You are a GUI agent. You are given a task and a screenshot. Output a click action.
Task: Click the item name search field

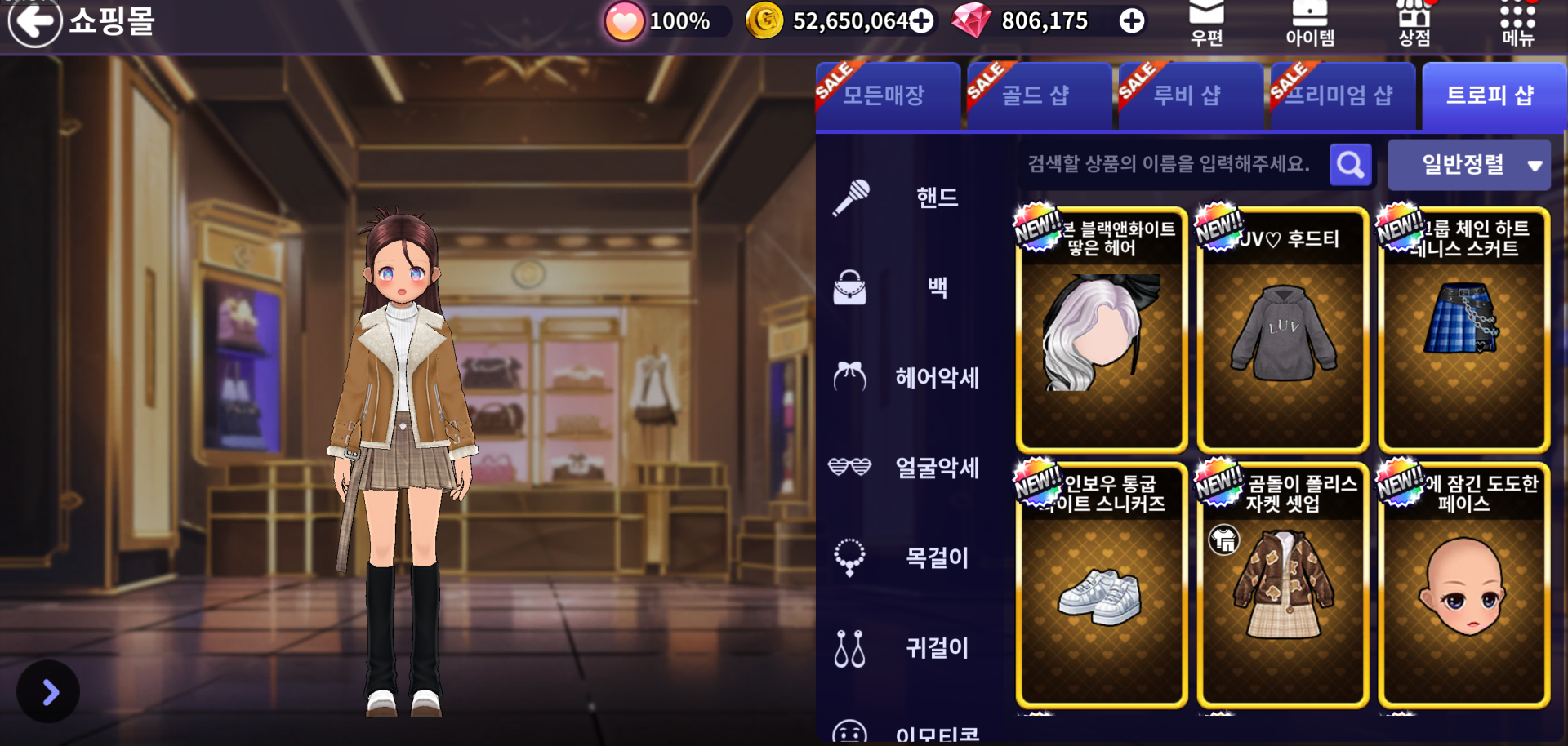pyautogui.click(x=1169, y=165)
